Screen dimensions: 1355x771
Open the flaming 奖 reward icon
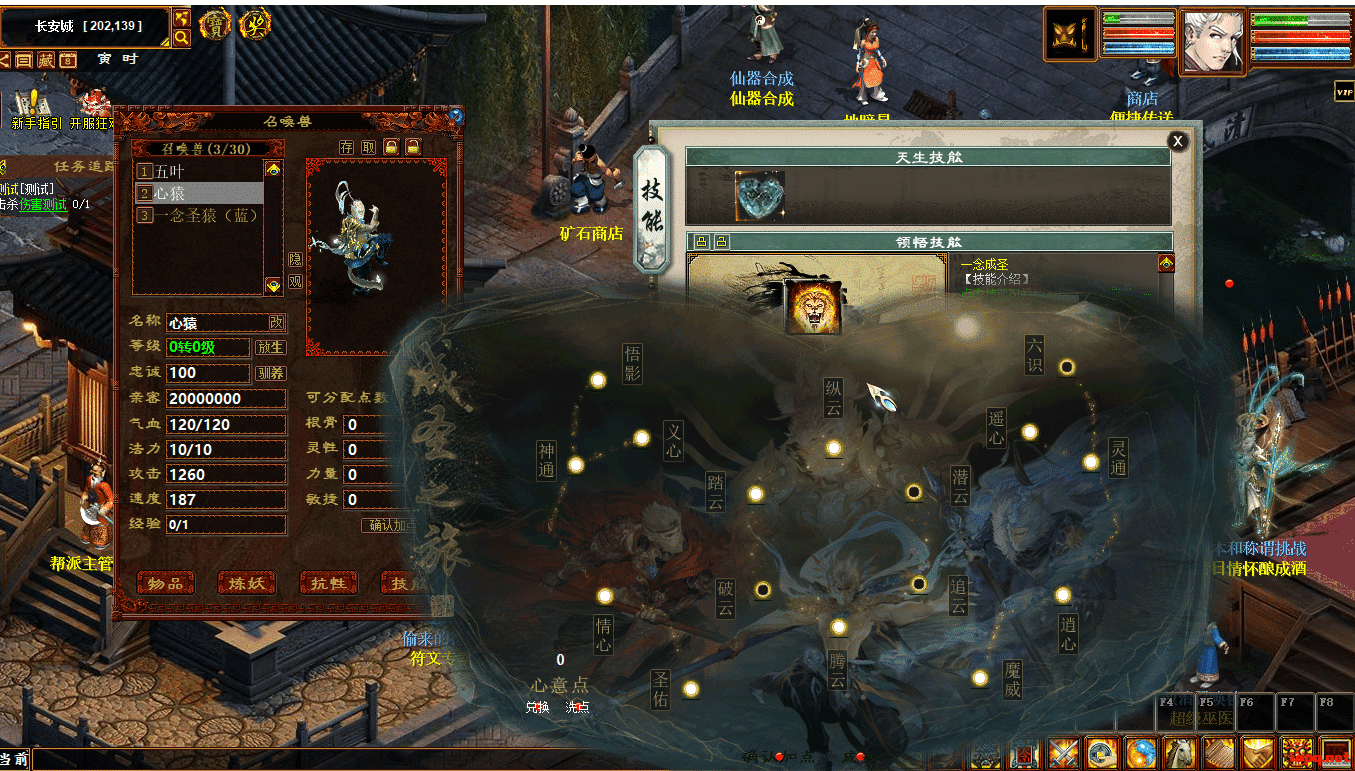coord(256,25)
